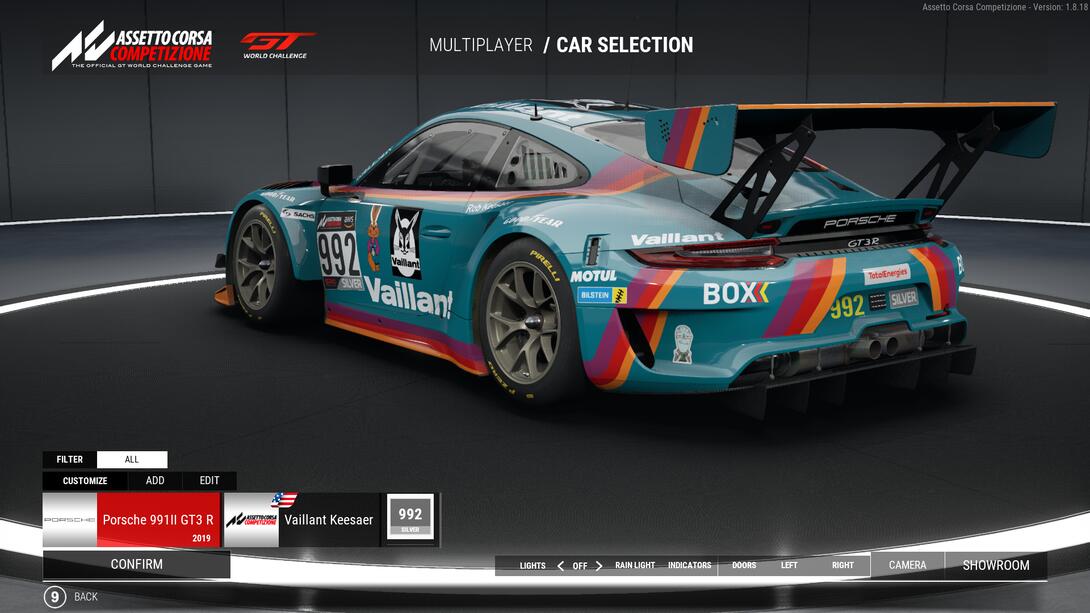This screenshot has height=613, width=1090.
Task: Select the ALL filter option
Action: tap(132, 460)
